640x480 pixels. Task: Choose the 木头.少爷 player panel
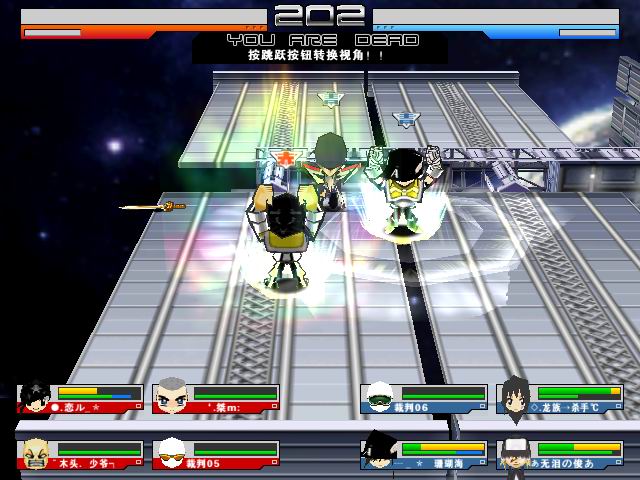coord(80,453)
